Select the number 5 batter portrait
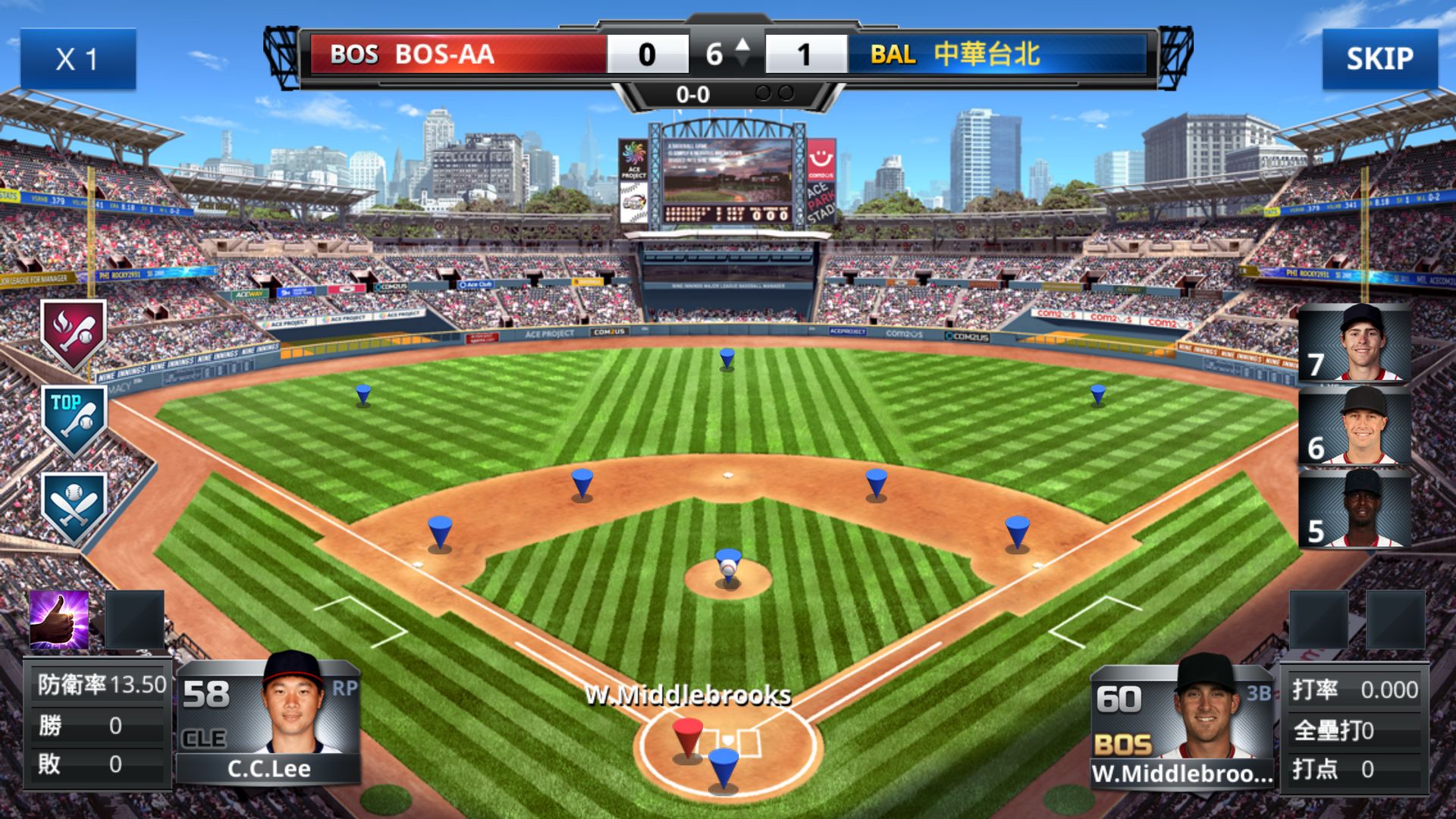The height and width of the screenshot is (819, 1456). coord(1354,509)
